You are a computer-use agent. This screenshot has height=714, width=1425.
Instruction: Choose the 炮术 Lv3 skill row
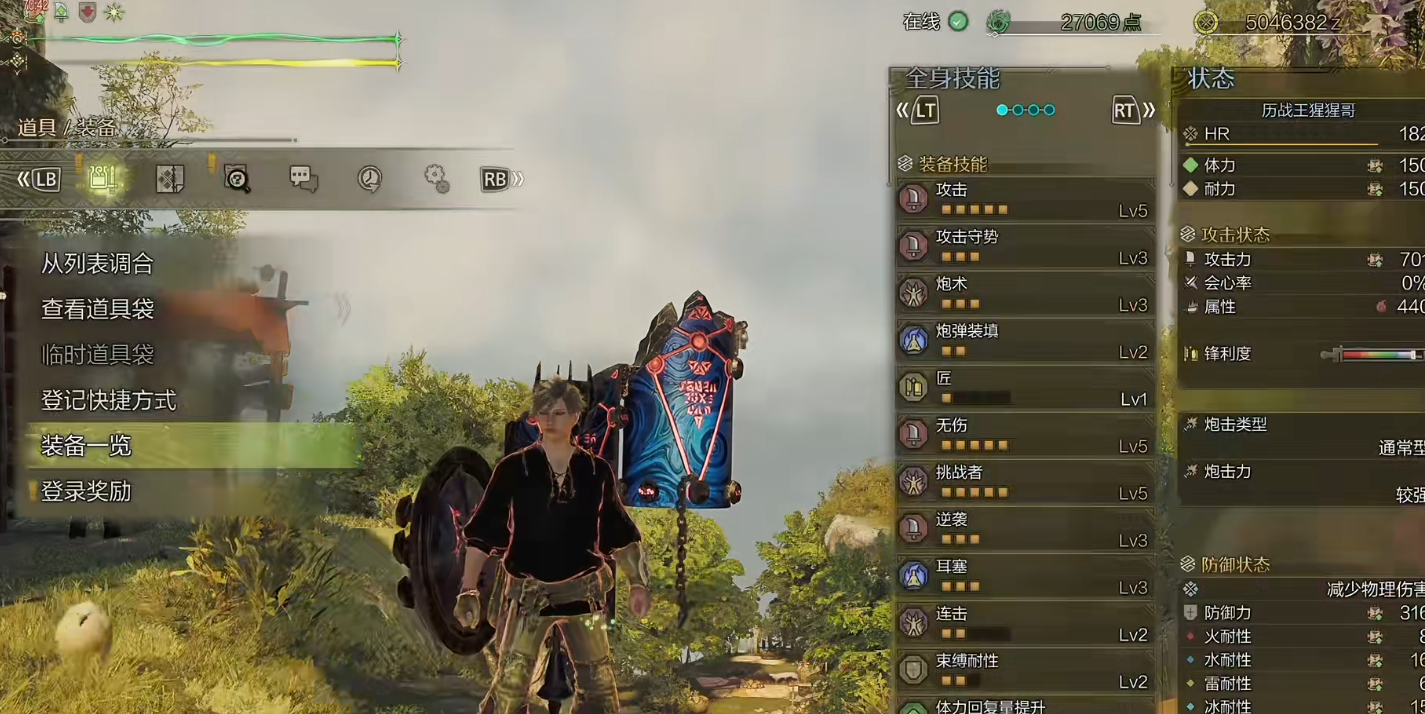[1025, 293]
